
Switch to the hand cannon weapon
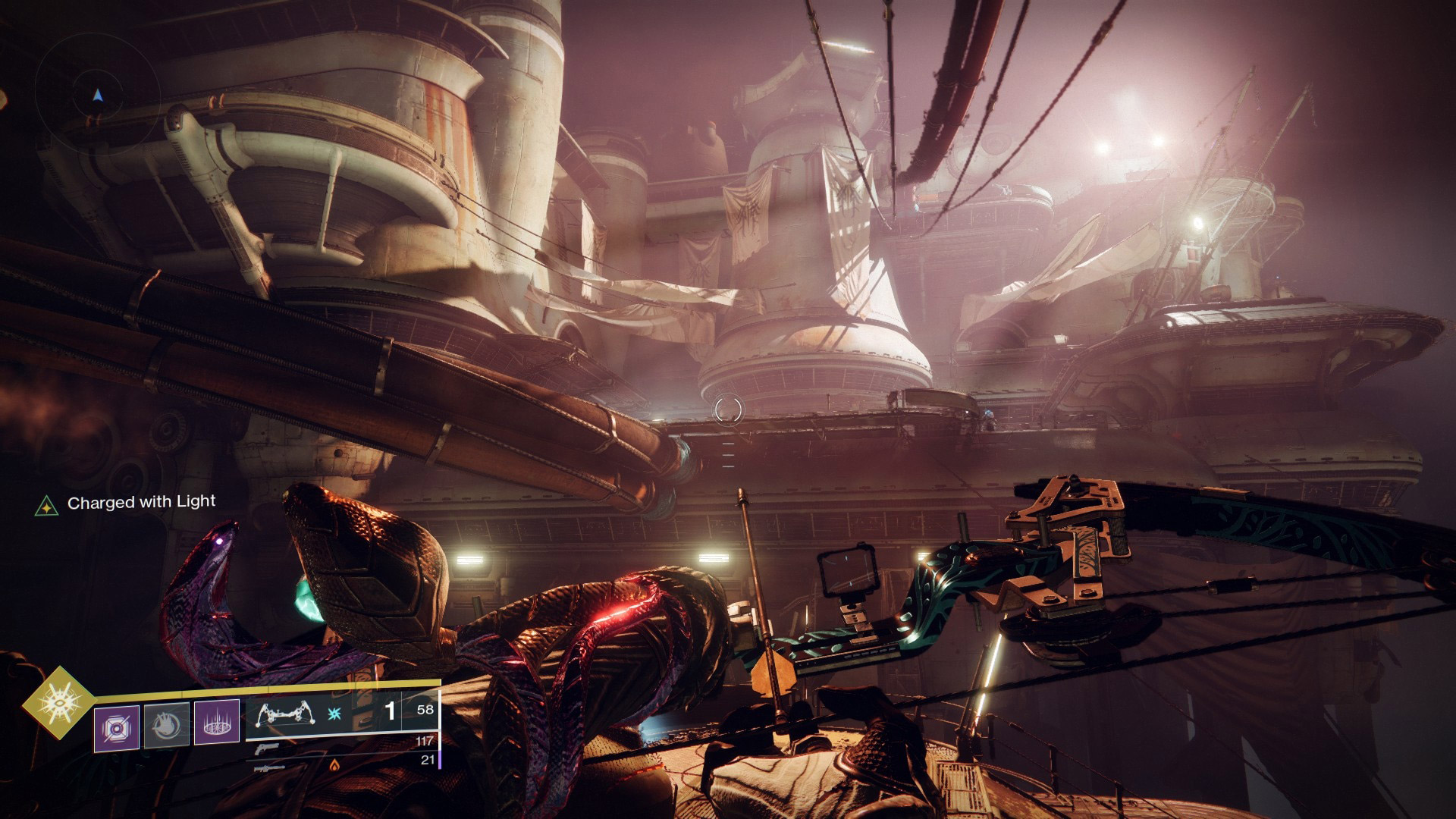(265, 747)
